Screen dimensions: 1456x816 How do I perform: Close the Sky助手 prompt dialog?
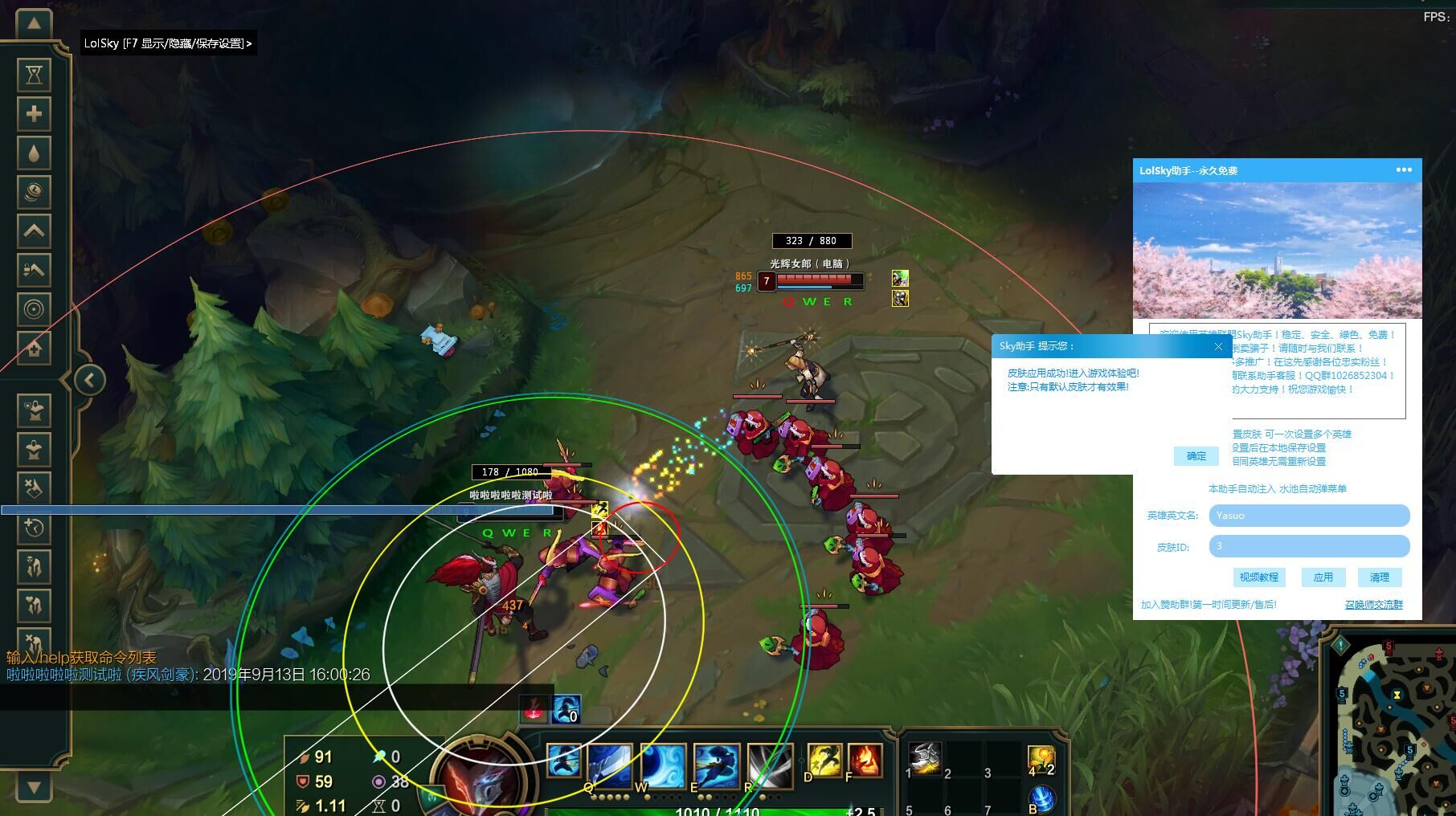coord(1218,346)
